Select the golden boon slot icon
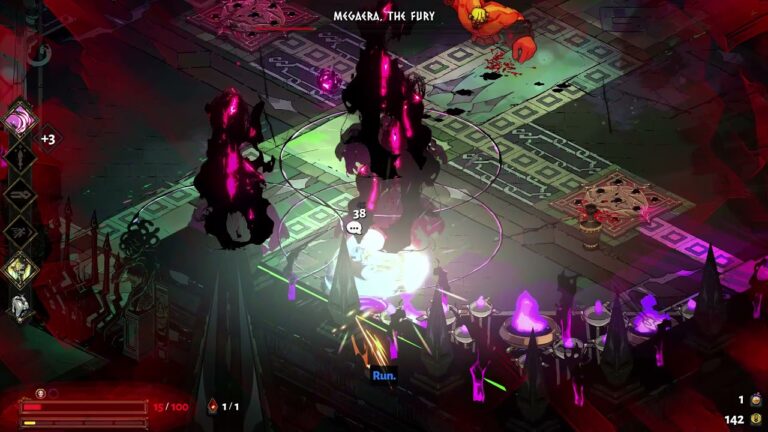 pos(20,269)
